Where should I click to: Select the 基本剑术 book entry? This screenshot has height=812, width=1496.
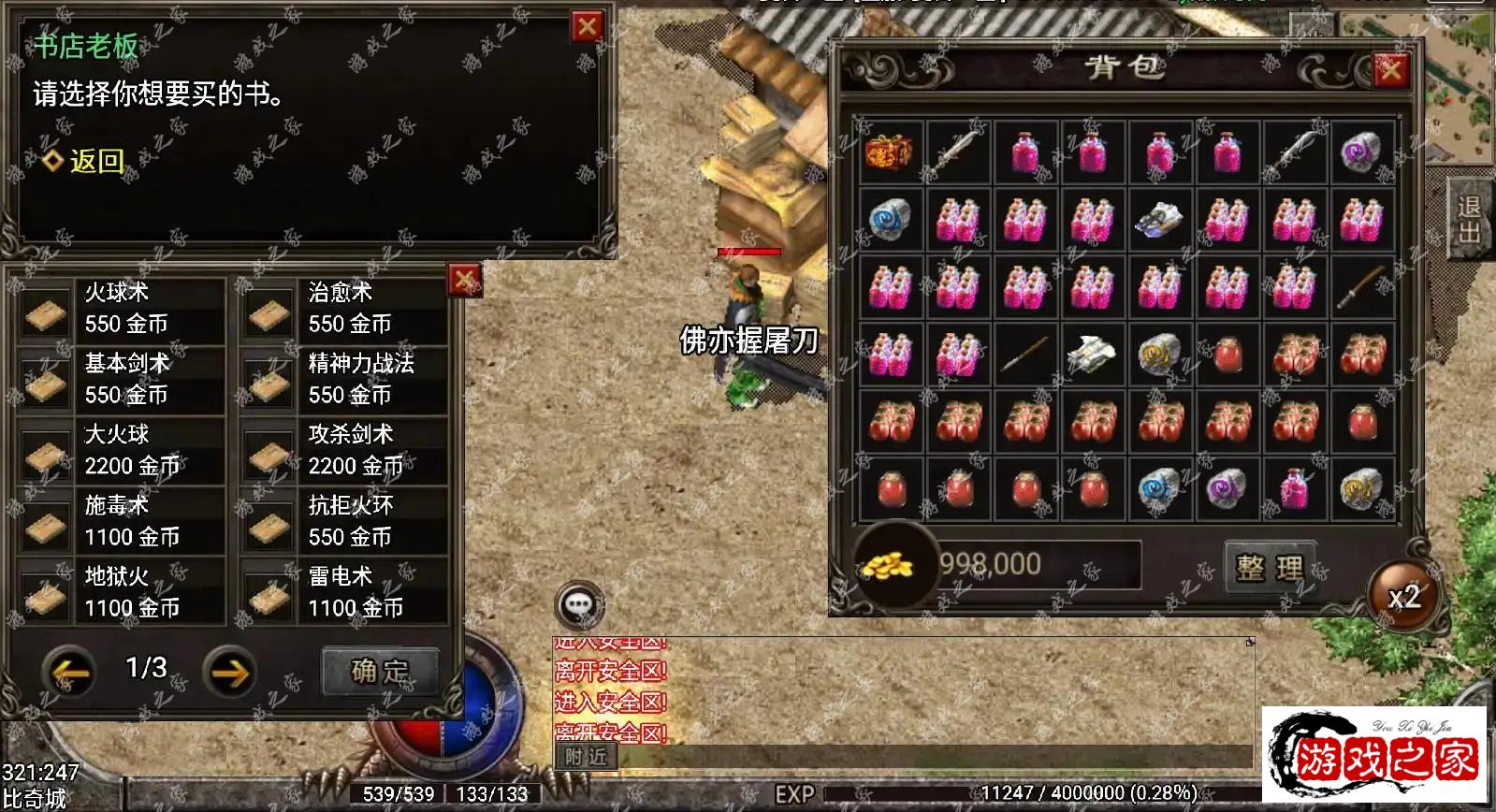point(122,380)
